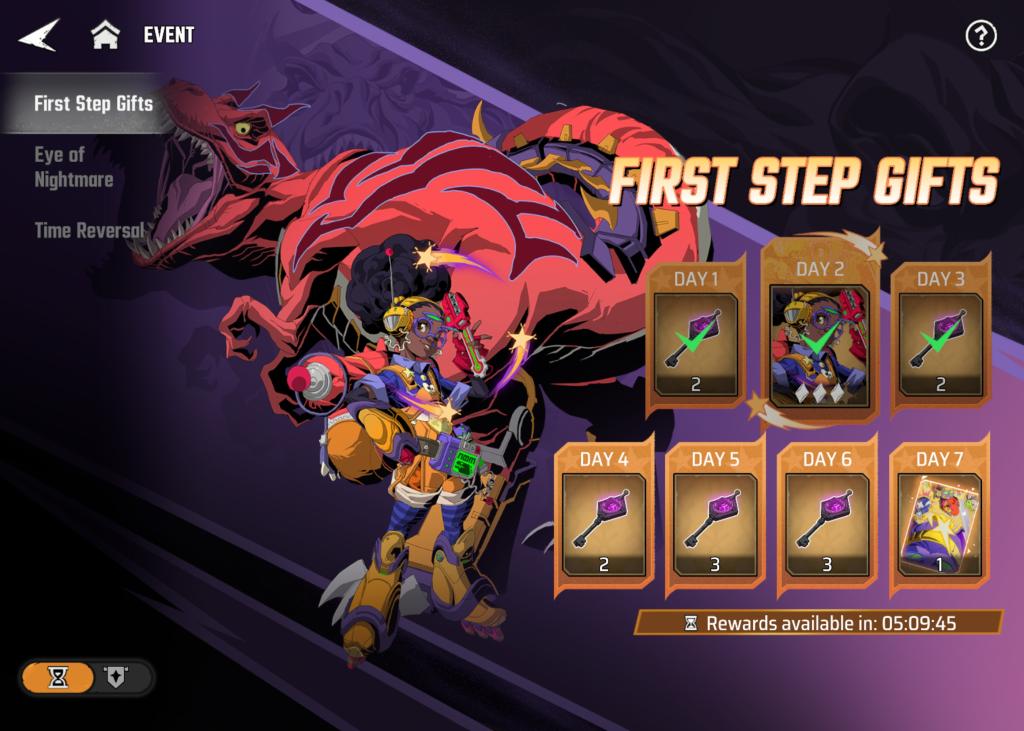Screen dimensions: 1024x731
Task: Return to the home screen
Action: (105, 35)
